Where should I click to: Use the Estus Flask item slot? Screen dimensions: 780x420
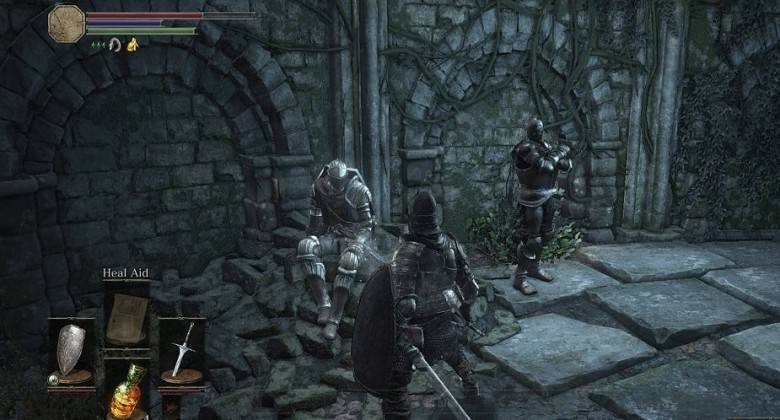click(126, 390)
